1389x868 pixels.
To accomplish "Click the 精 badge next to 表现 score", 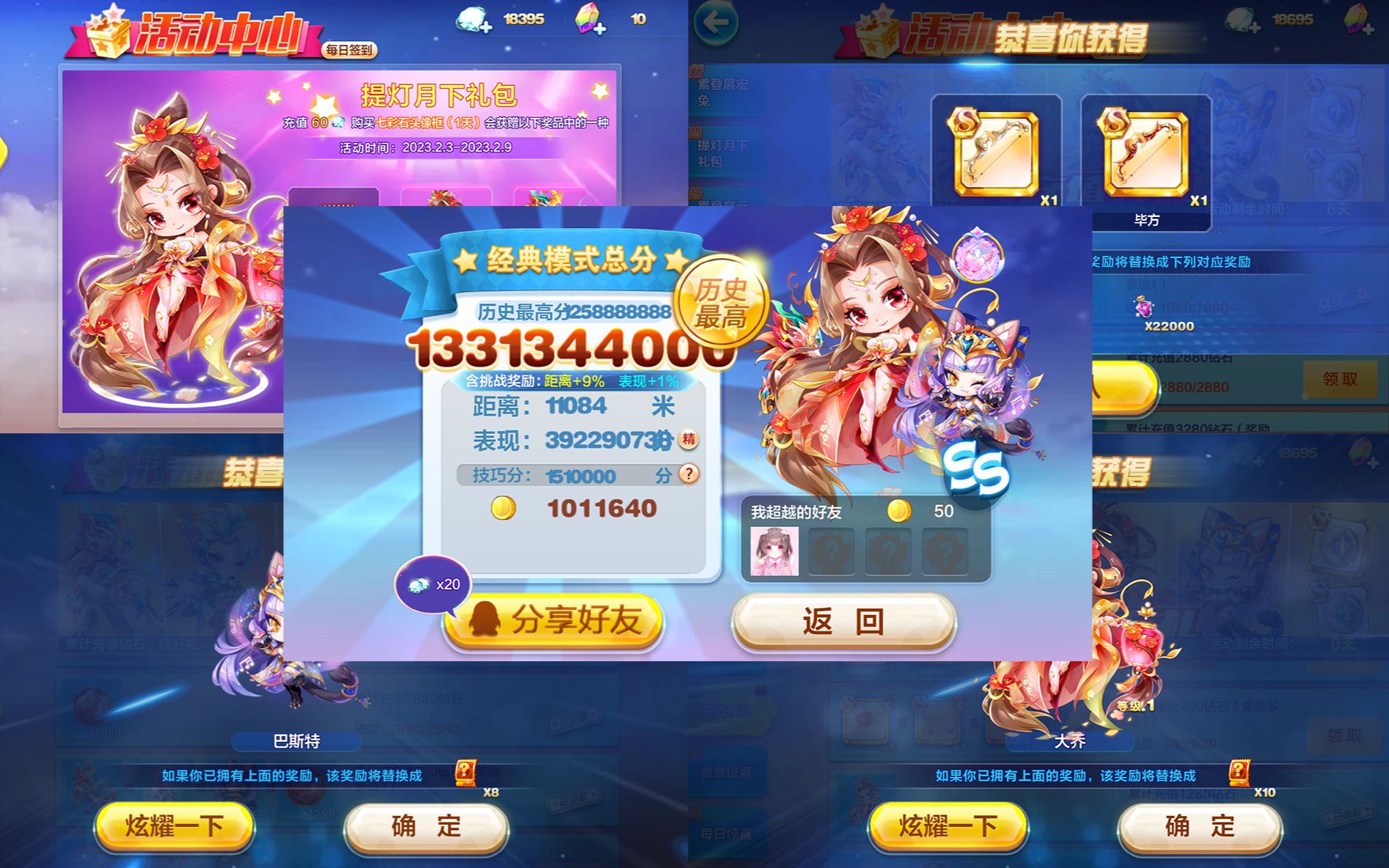I will [690, 441].
